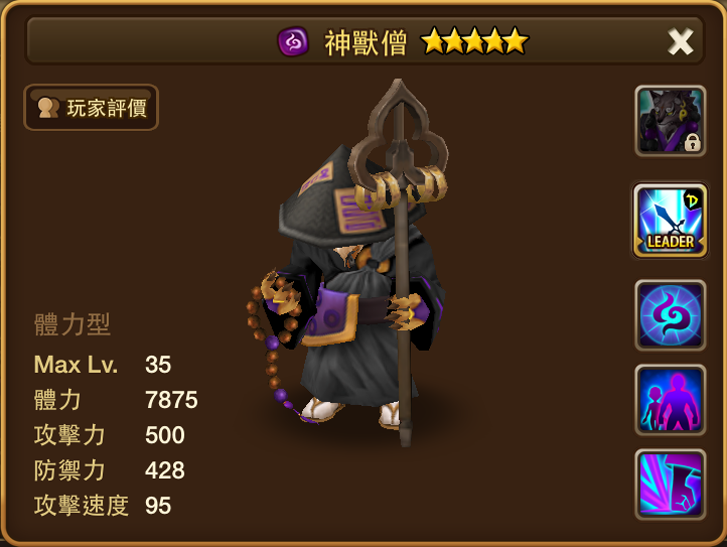Viewport: 727px width, 547px height.
Task: Select the purple swirl skill icon
Action: [670, 315]
